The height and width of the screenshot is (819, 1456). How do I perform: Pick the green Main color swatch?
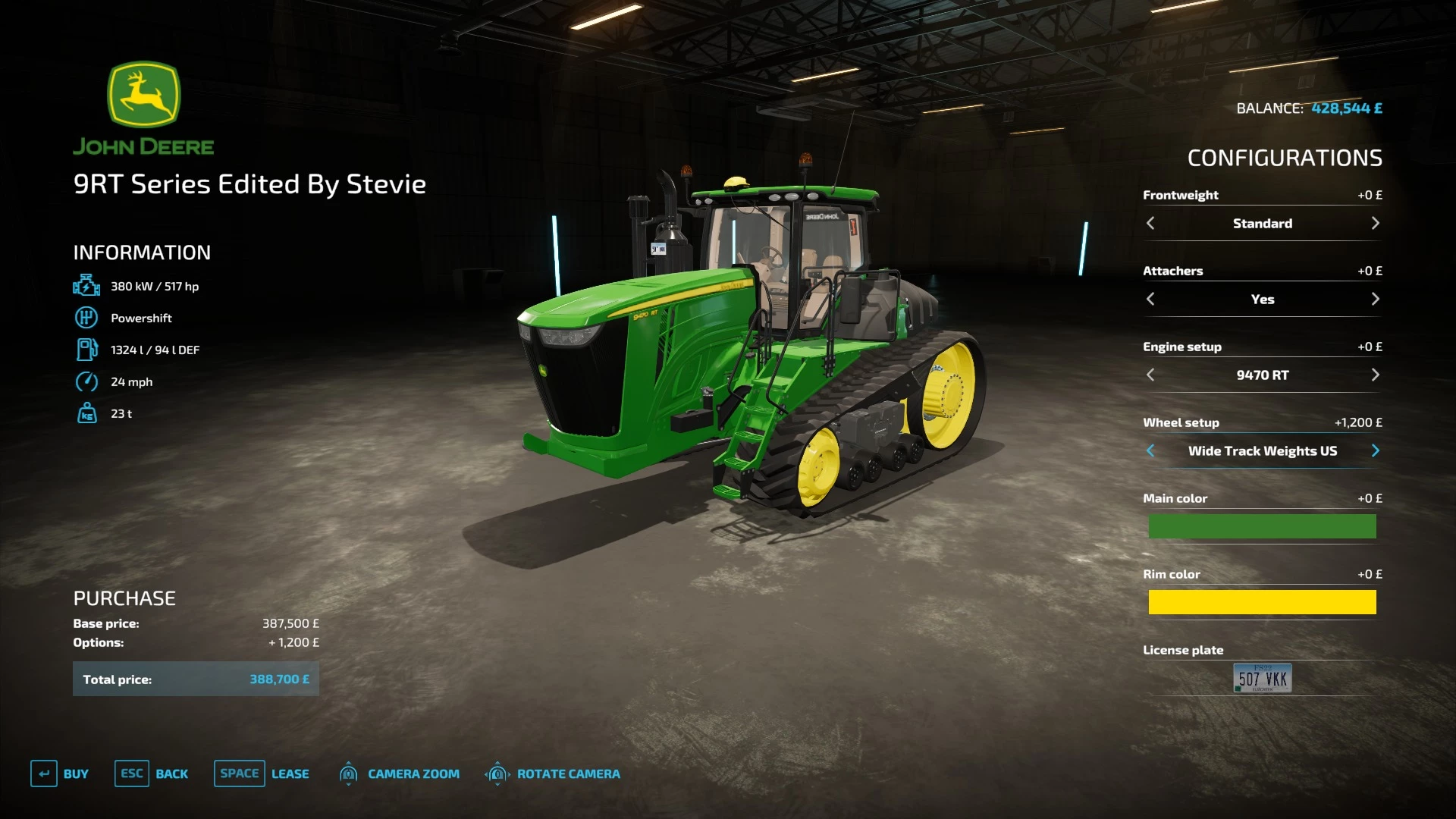1262,526
